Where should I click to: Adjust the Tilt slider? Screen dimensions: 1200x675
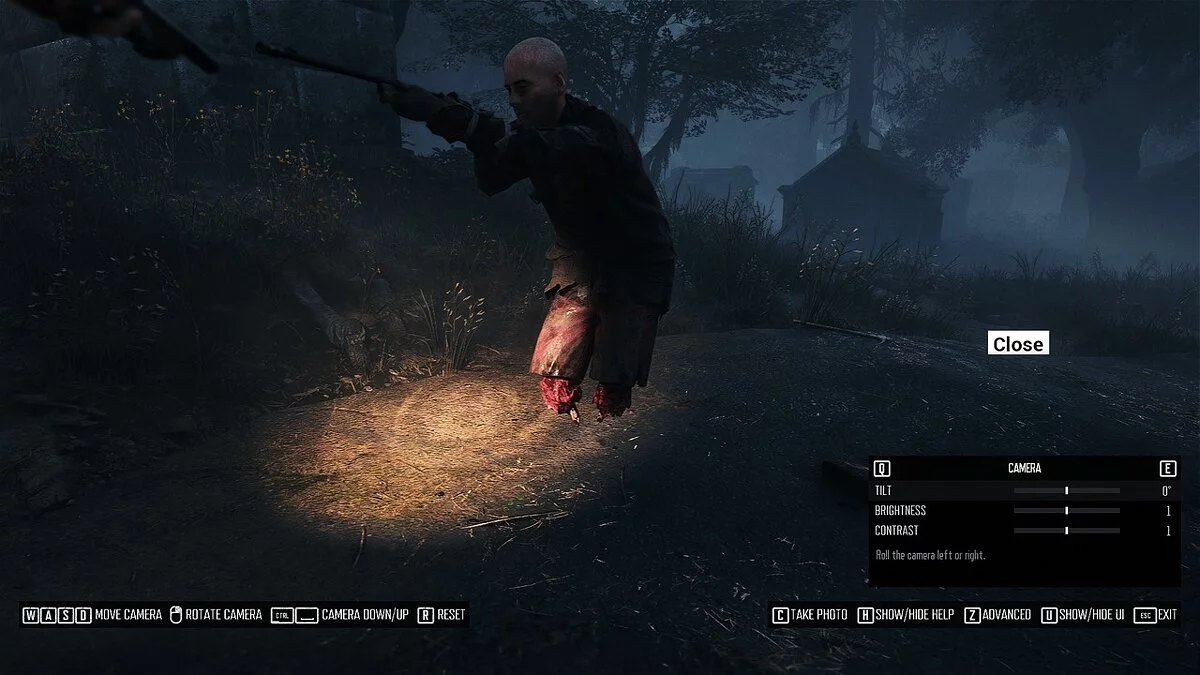click(1067, 491)
